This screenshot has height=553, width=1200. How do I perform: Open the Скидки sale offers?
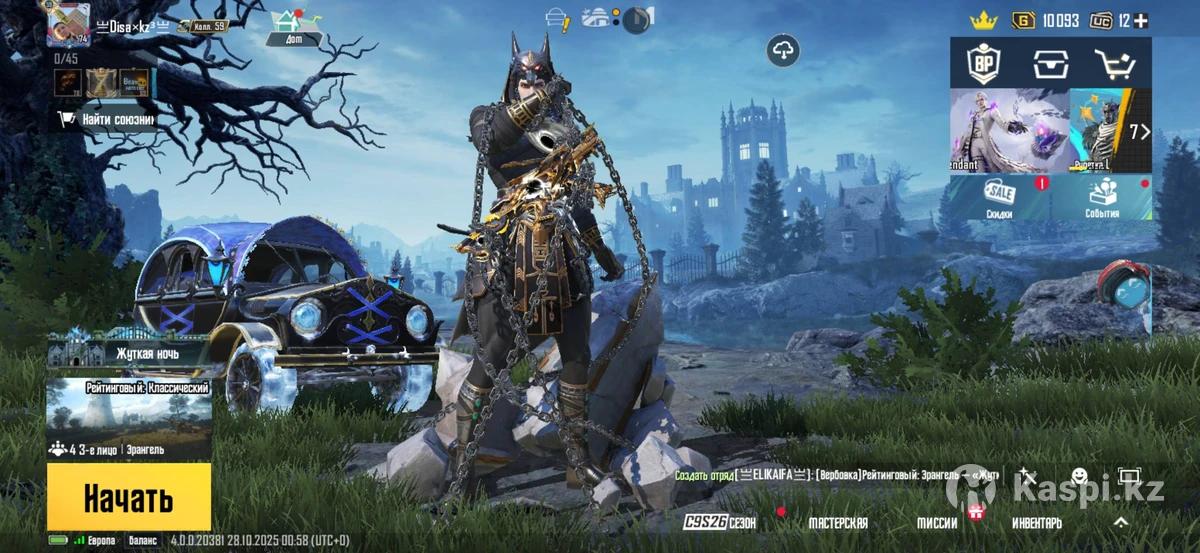[x=999, y=198]
